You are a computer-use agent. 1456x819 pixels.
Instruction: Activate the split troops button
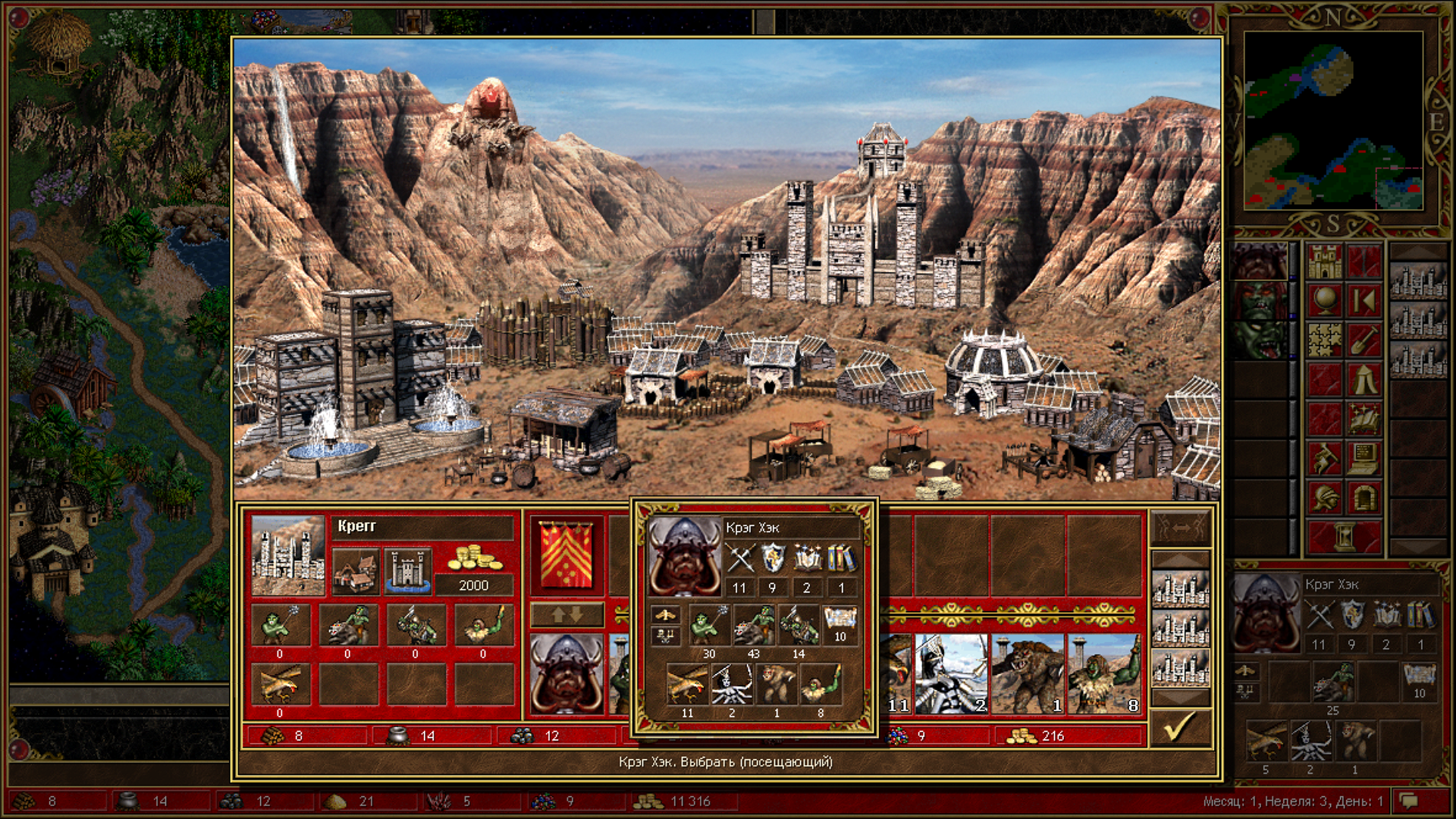click(1180, 527)
